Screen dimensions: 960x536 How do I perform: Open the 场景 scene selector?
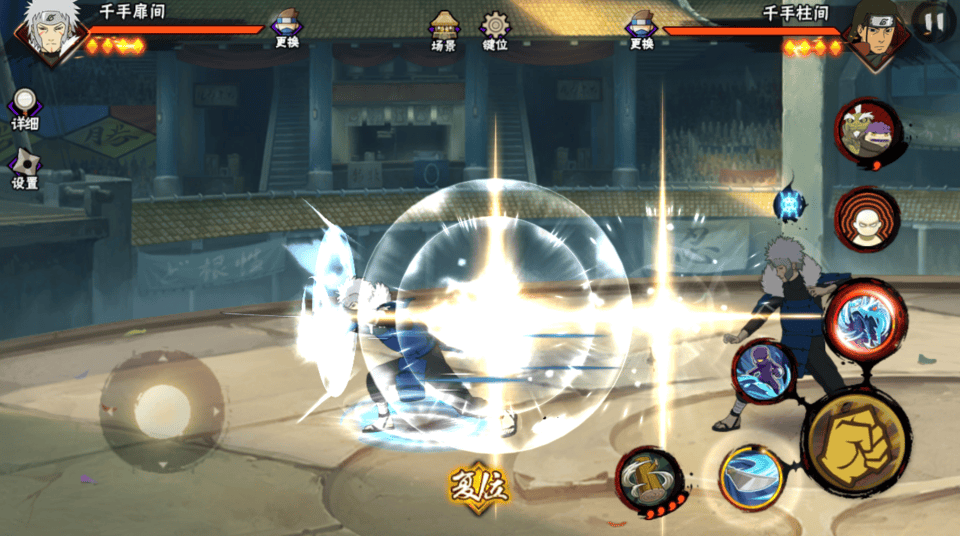click(444, 31)
